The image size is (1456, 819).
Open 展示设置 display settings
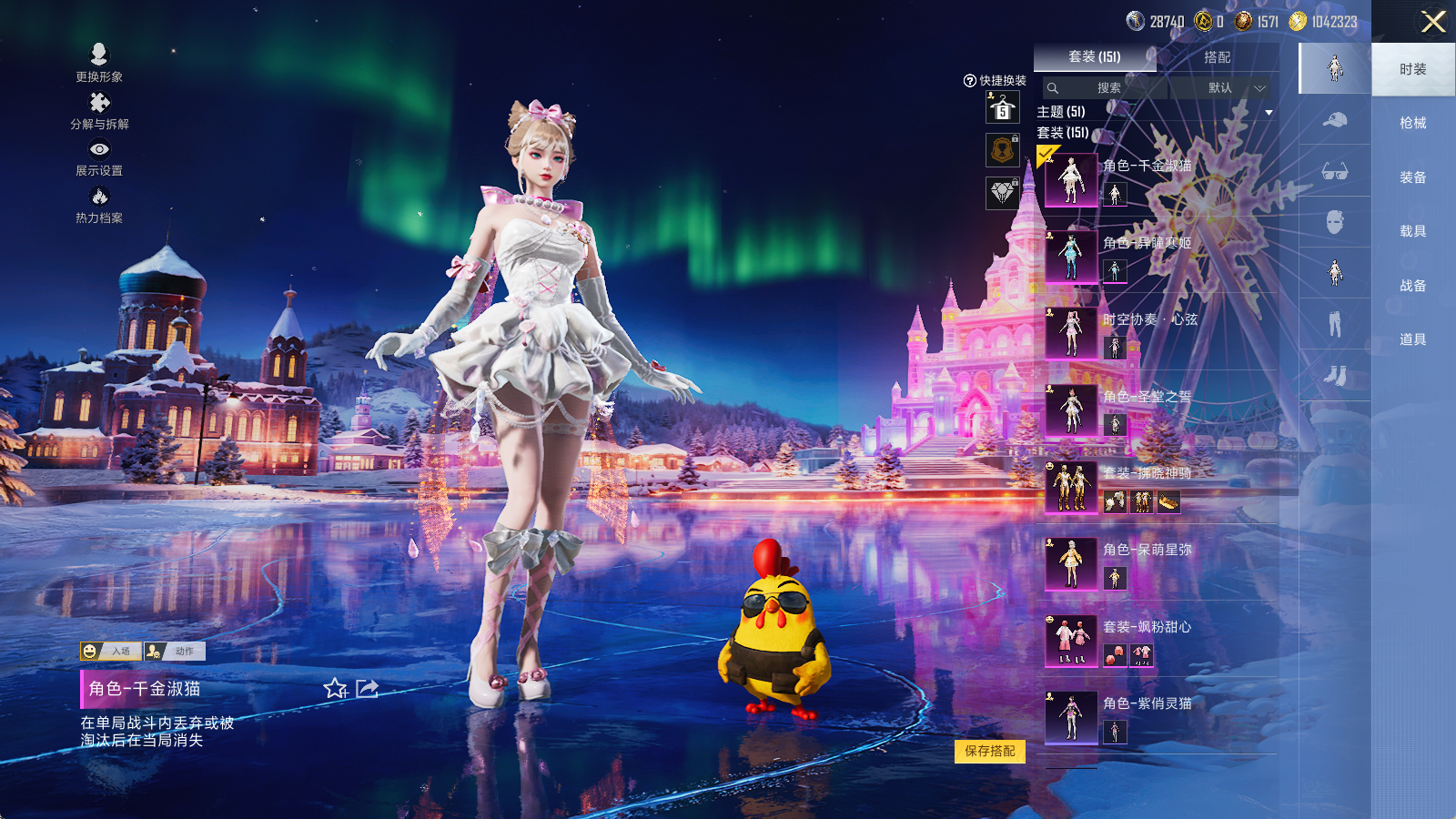(x=99, y=157)
